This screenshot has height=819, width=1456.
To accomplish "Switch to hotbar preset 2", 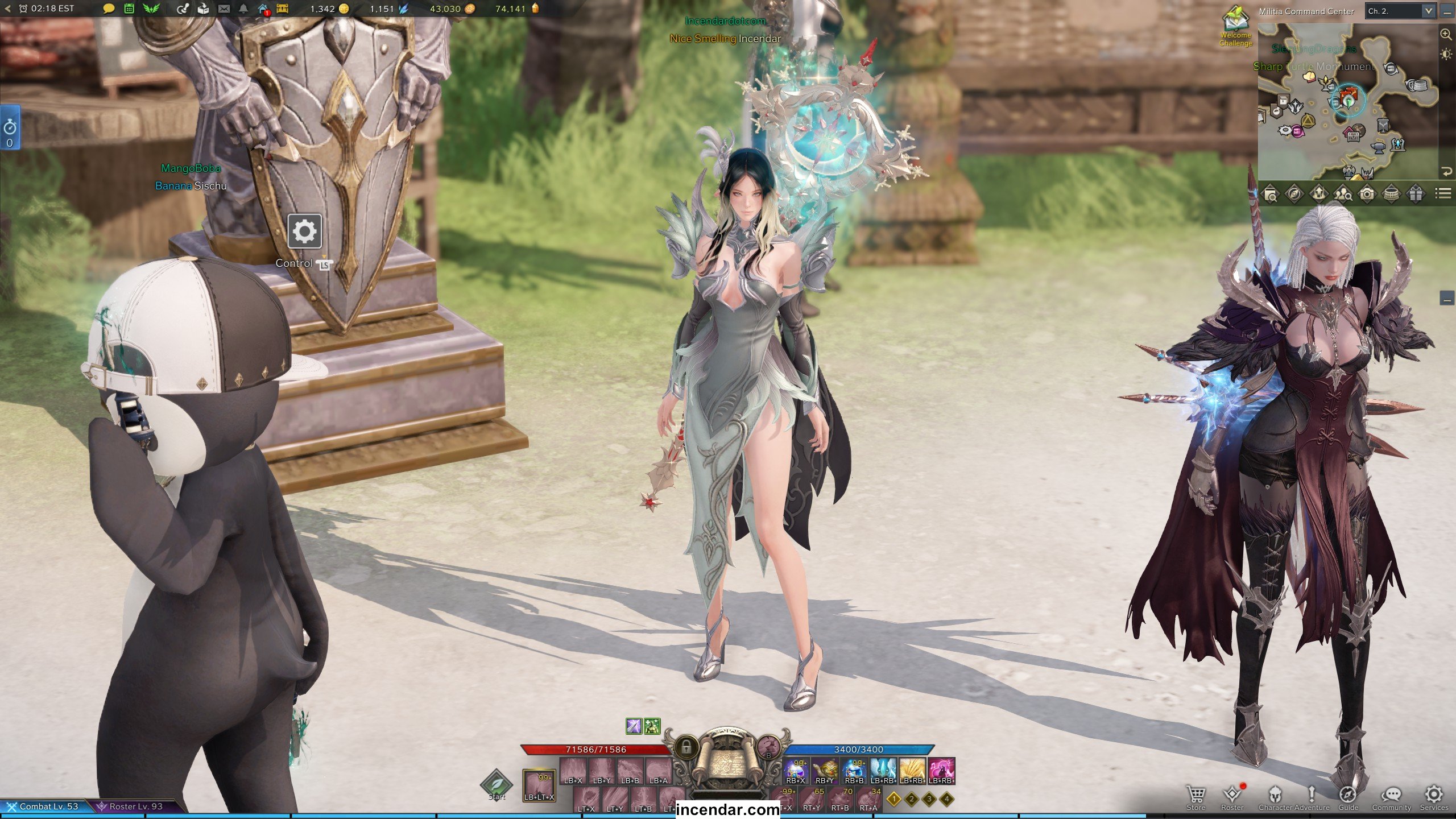I will pos(912,800).
